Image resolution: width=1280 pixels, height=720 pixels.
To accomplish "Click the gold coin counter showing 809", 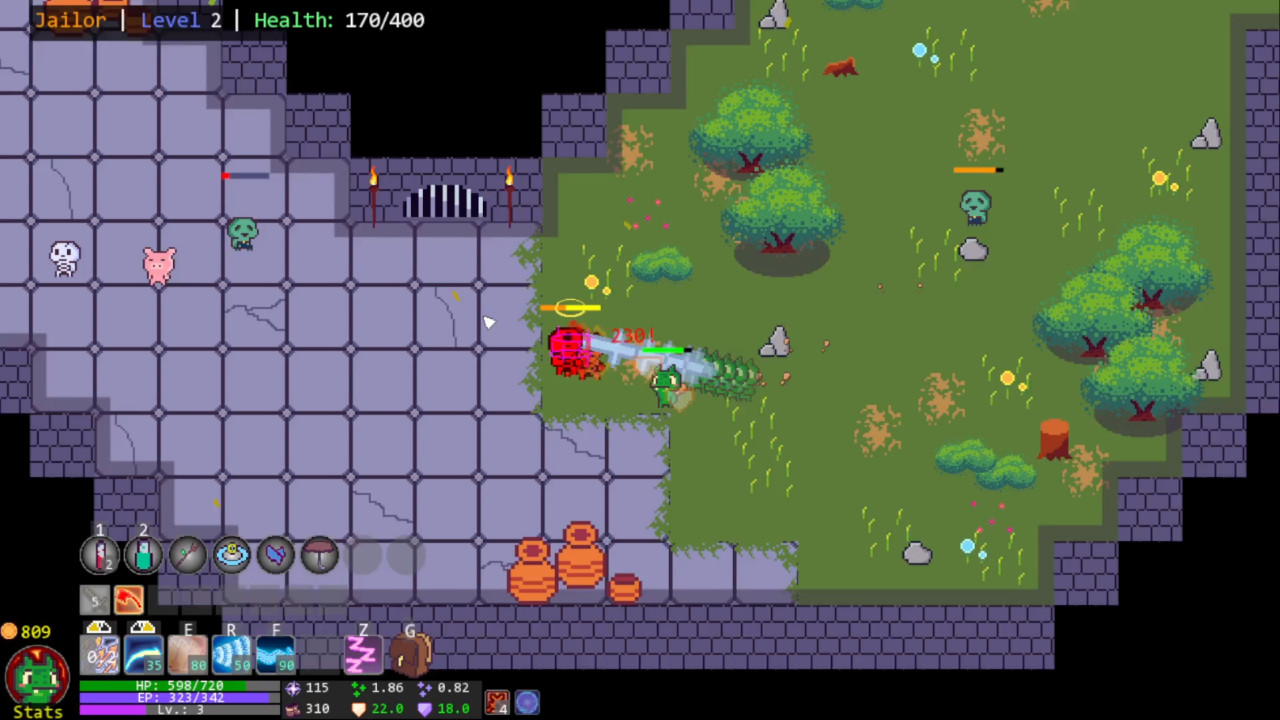I will [30, 632].
